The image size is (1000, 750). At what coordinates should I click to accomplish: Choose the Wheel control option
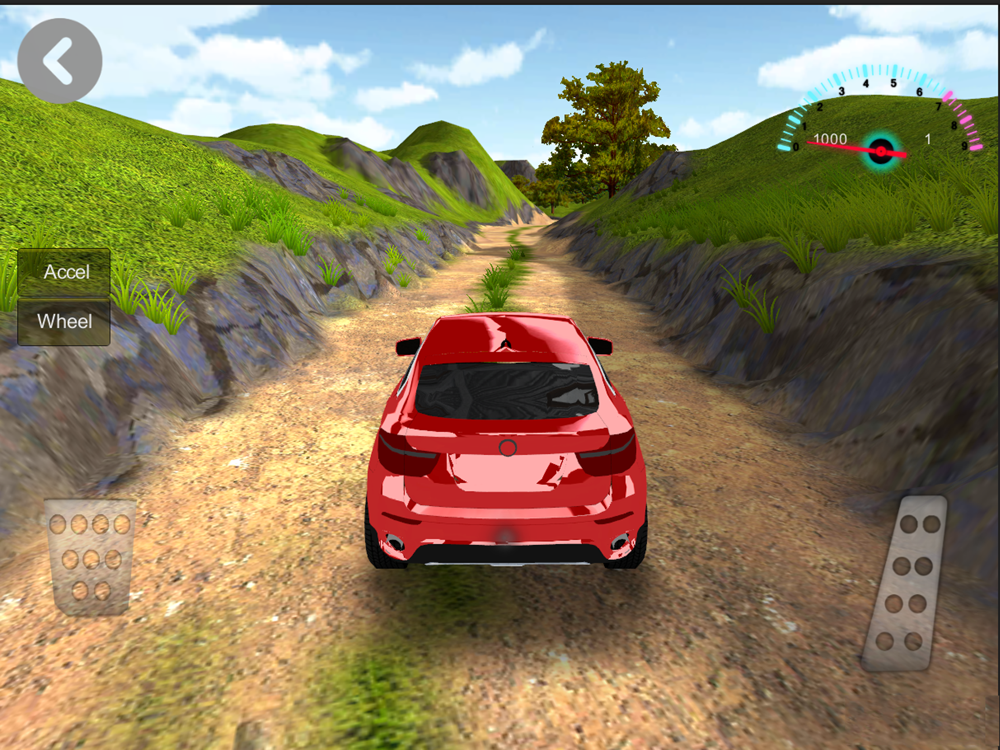pyautogui.click(x=64, y=322)
